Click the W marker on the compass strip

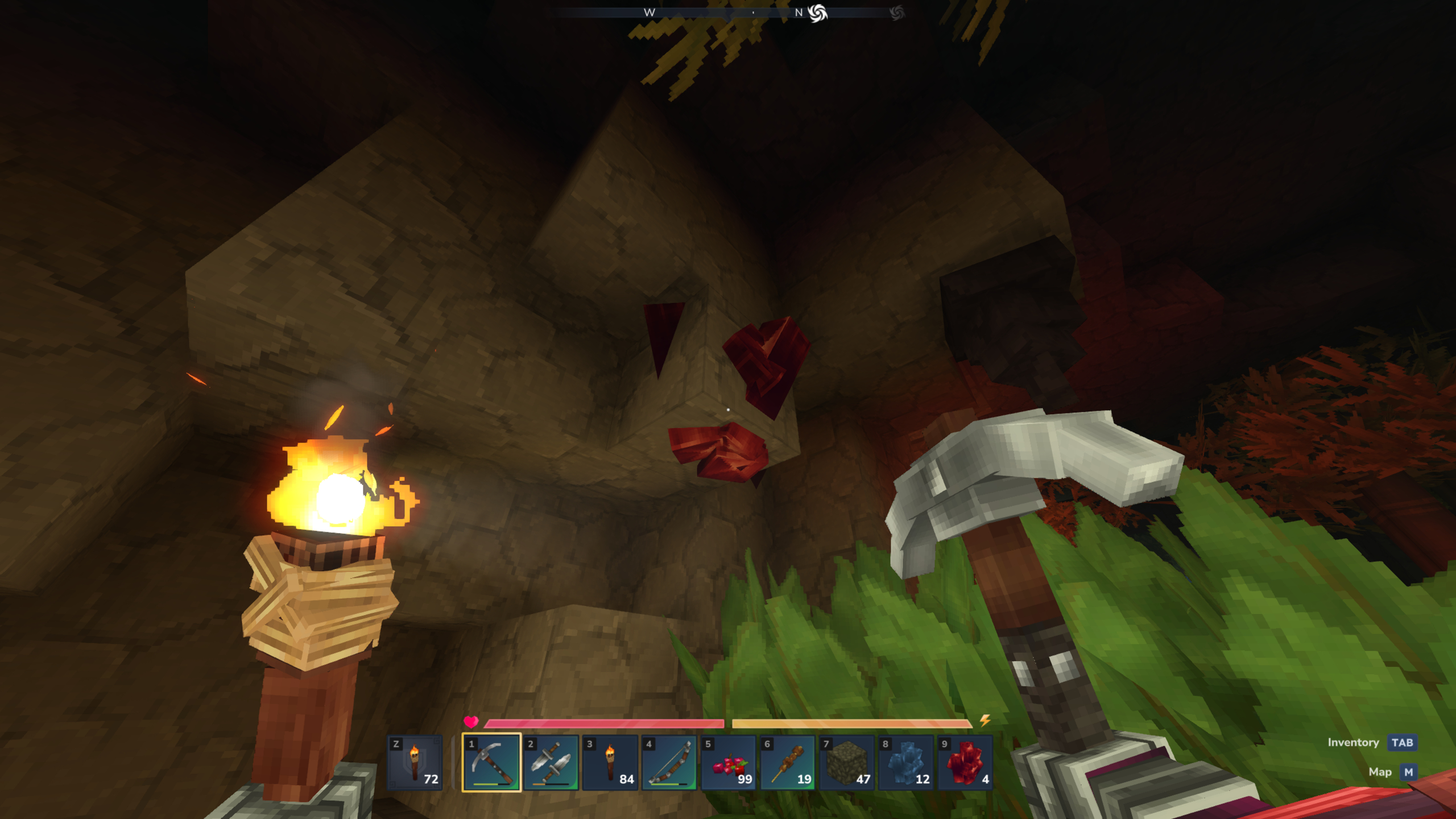coord(650,13)
